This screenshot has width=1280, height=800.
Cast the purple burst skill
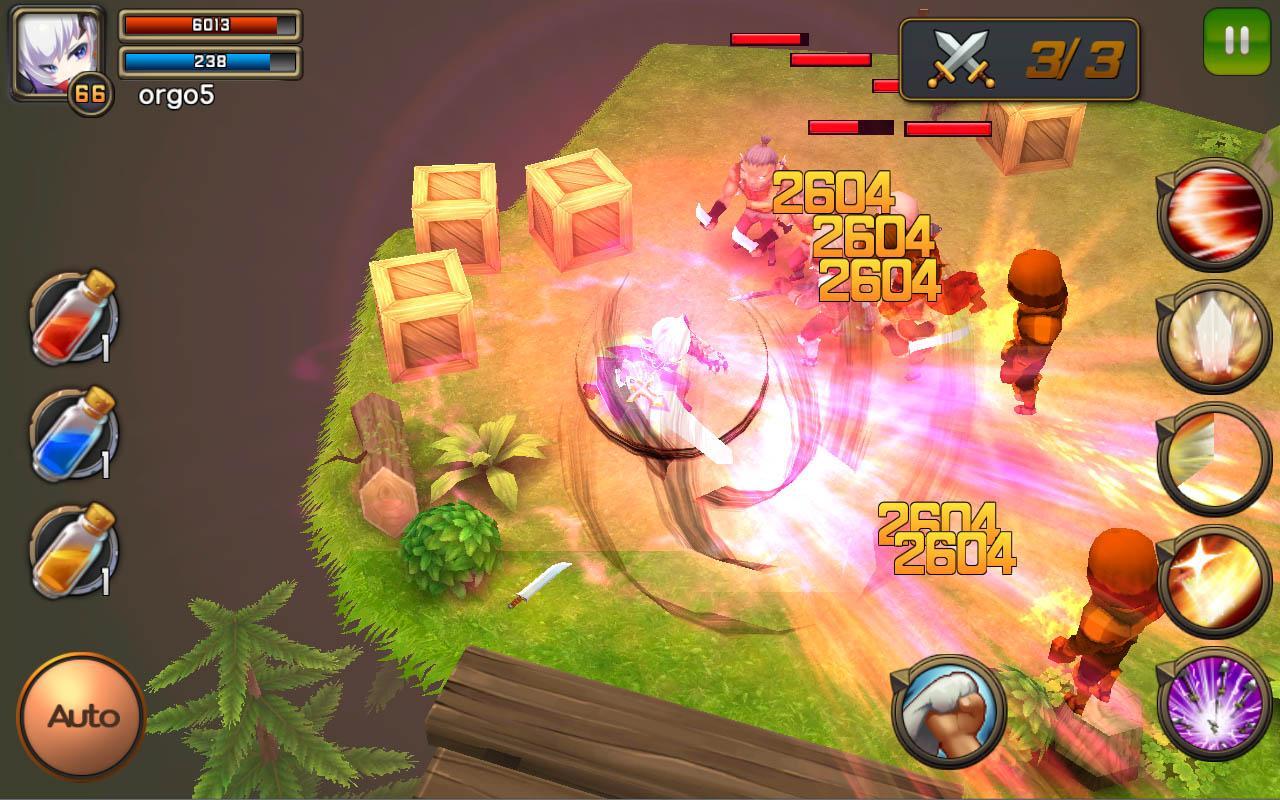(1214, 703)
